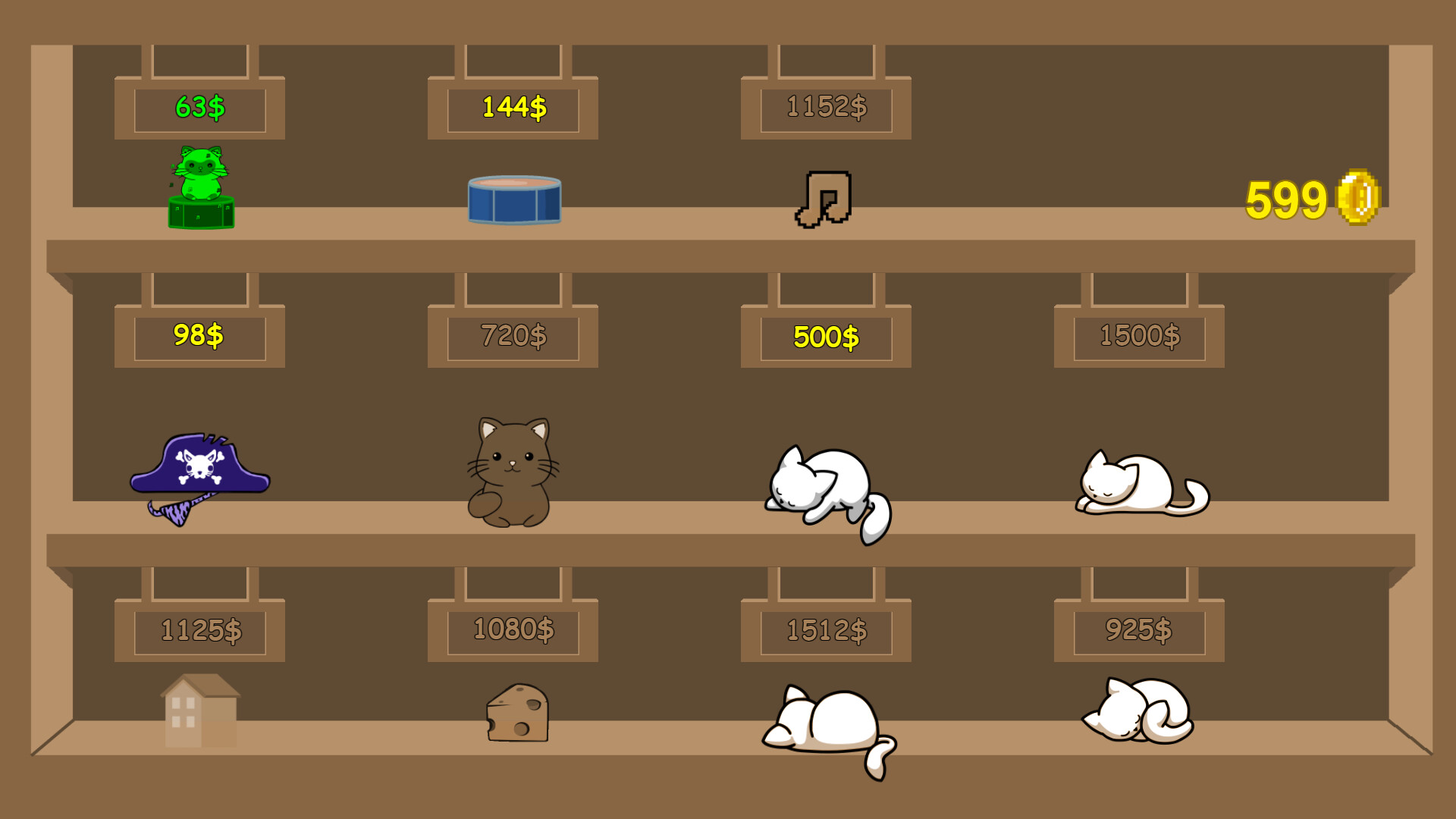Click the 1125$ price sign above the house
This screenshot has width=1456, height=819.
(199, 629)
